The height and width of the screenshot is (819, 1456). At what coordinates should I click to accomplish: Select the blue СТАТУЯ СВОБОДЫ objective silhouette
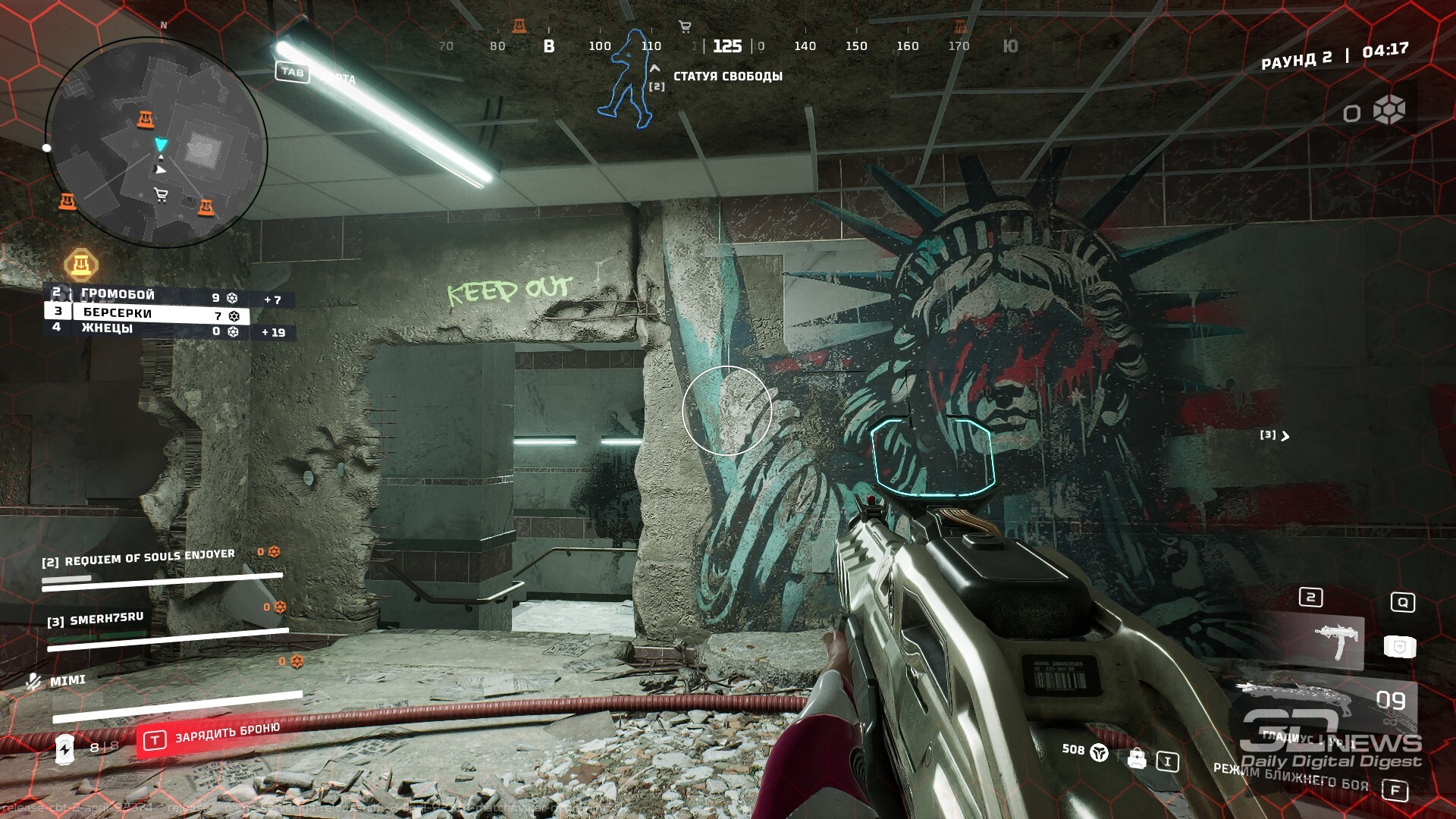click(x=627, y=79)
